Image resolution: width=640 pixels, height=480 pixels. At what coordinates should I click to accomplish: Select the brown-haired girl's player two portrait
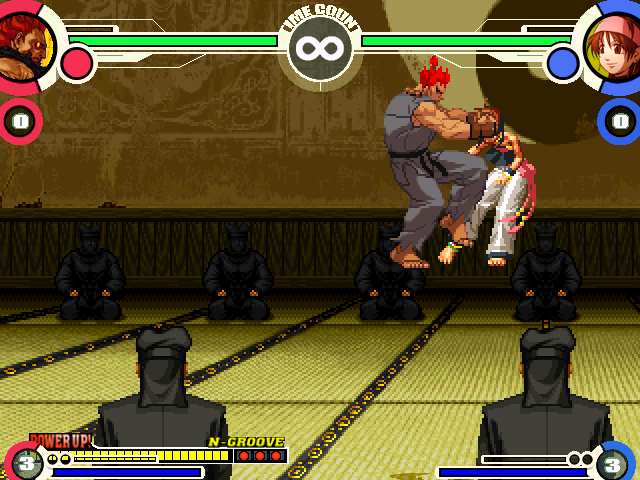612,45
